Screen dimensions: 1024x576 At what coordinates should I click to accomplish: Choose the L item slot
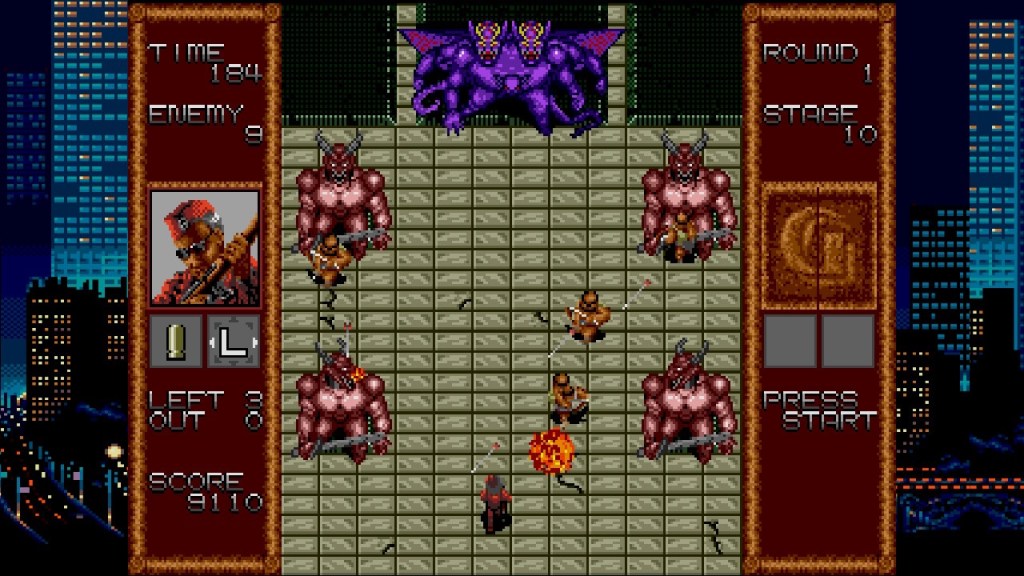[x=233, y=341]
